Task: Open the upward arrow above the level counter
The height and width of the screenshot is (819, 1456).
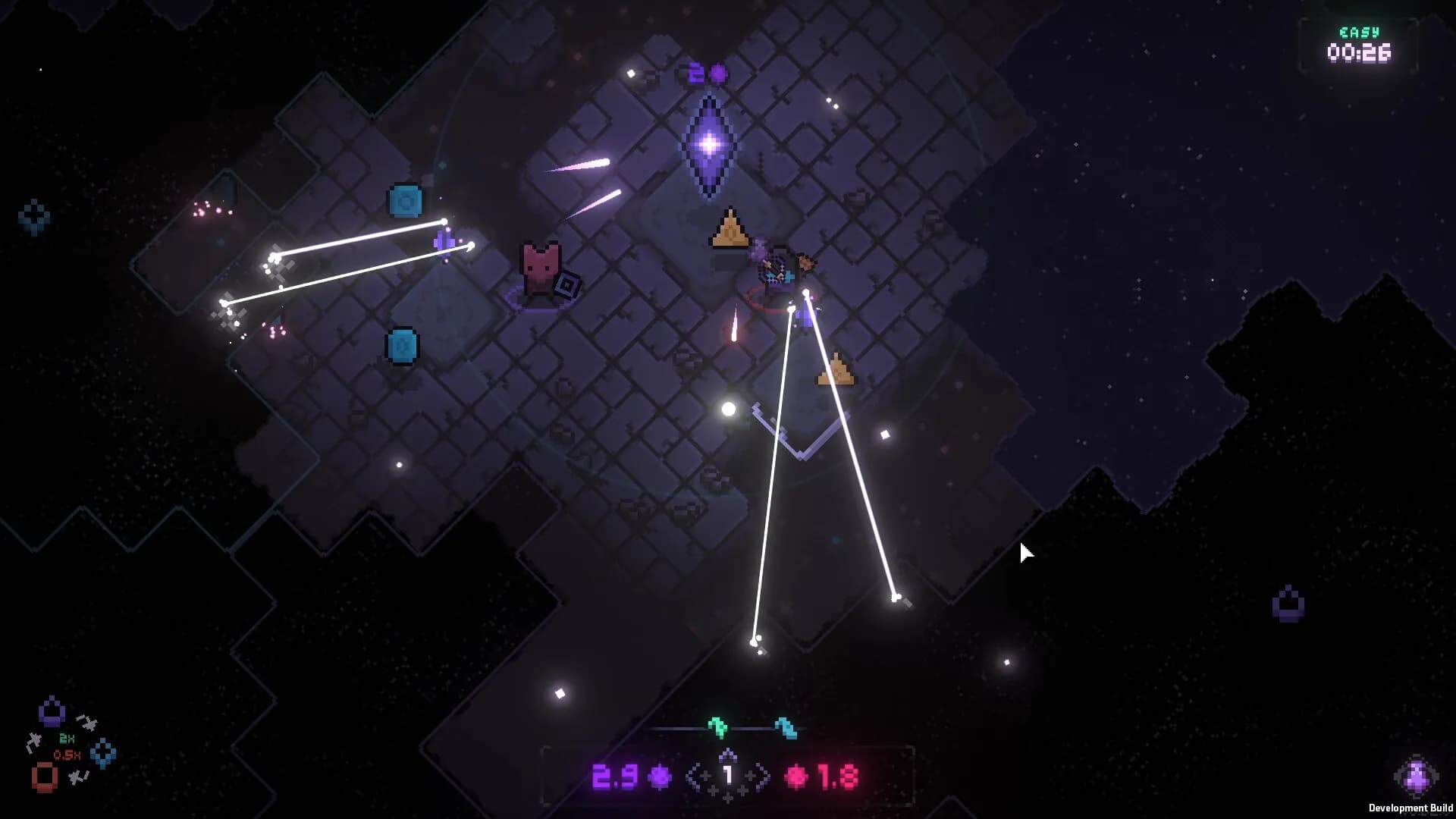Action: pyautogui.click(x=727, y=754)
